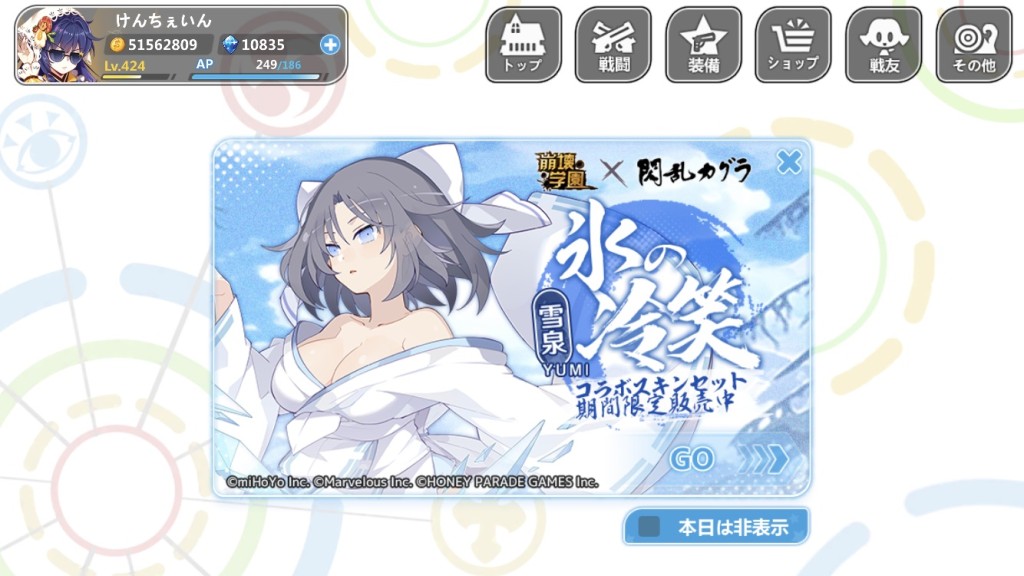Open the 戦友 friends menu

tap(883, 45)
